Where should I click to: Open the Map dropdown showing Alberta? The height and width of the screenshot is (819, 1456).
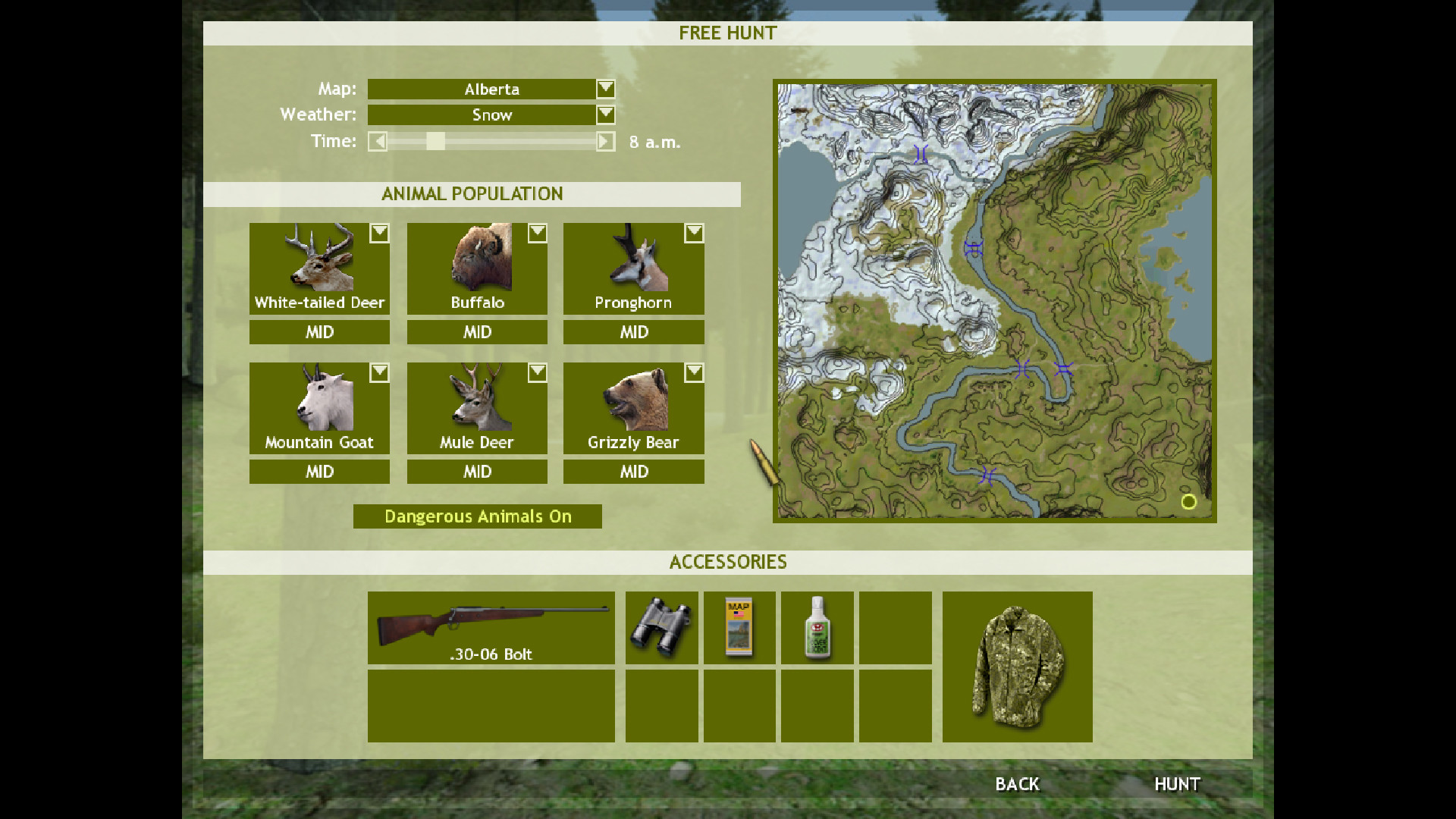tap(604, 89)
